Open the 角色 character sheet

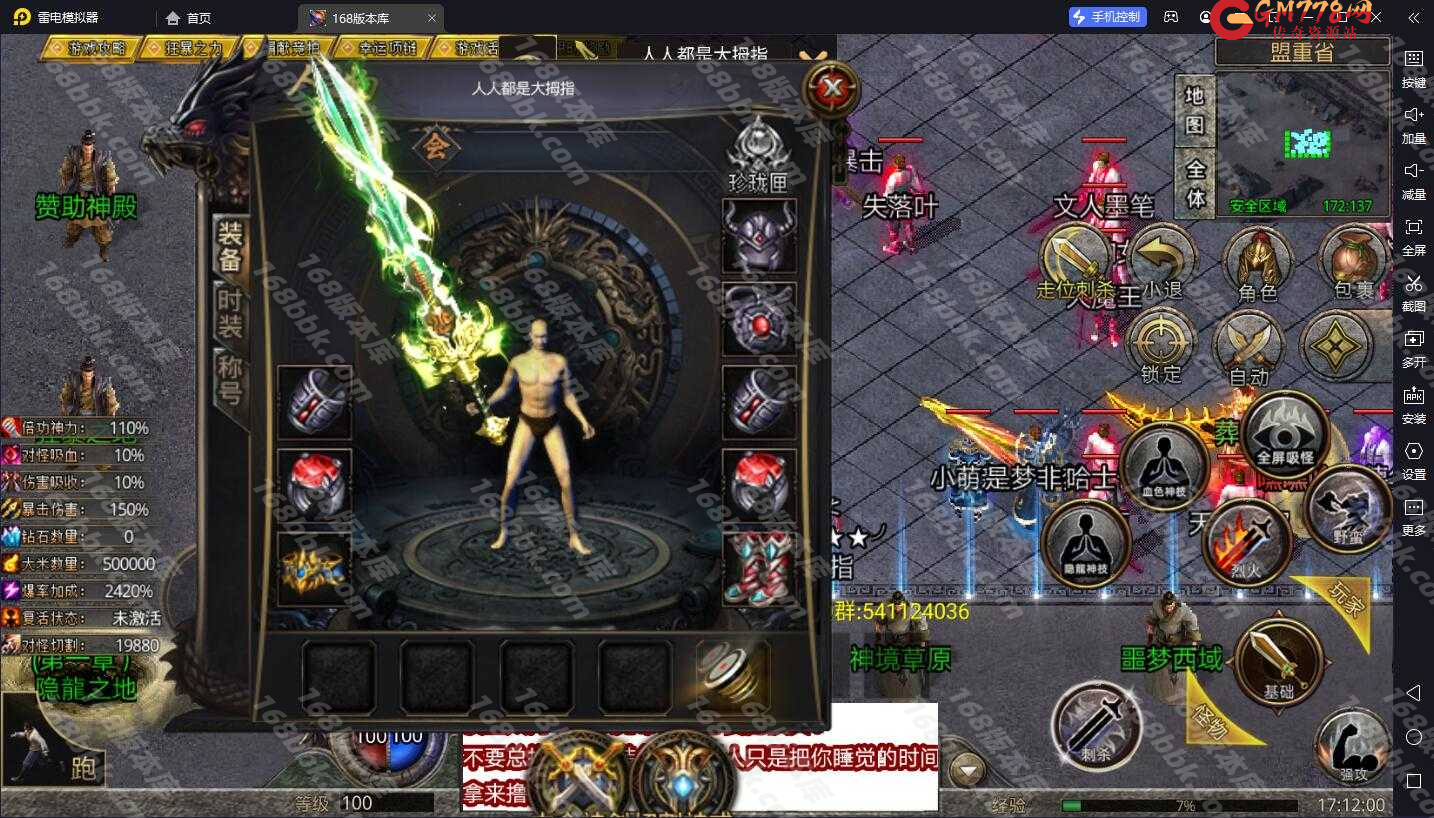tap(1257, 264)
